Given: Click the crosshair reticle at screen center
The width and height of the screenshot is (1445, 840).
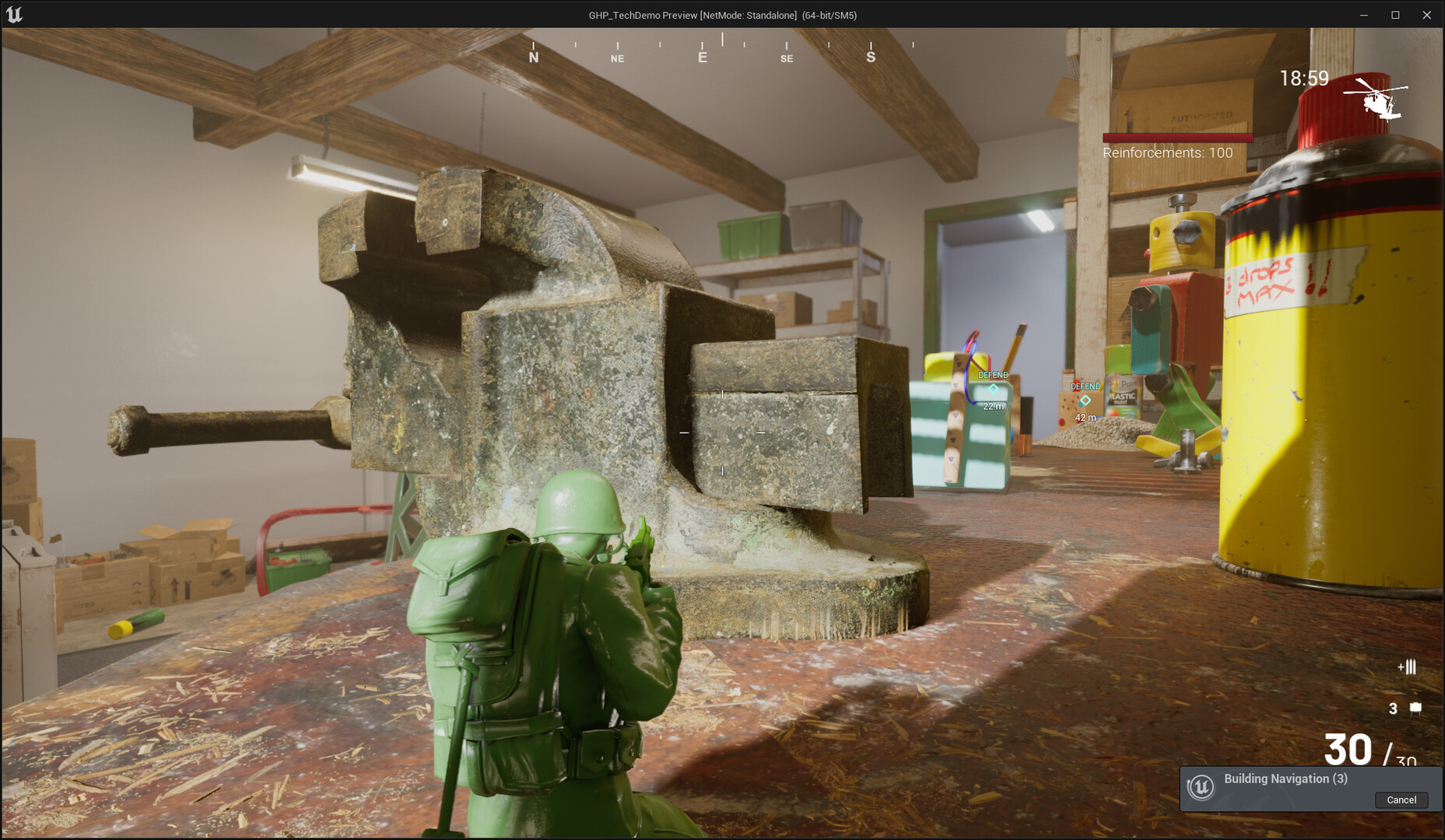Looking at the screenshot, I should point(722,432).
